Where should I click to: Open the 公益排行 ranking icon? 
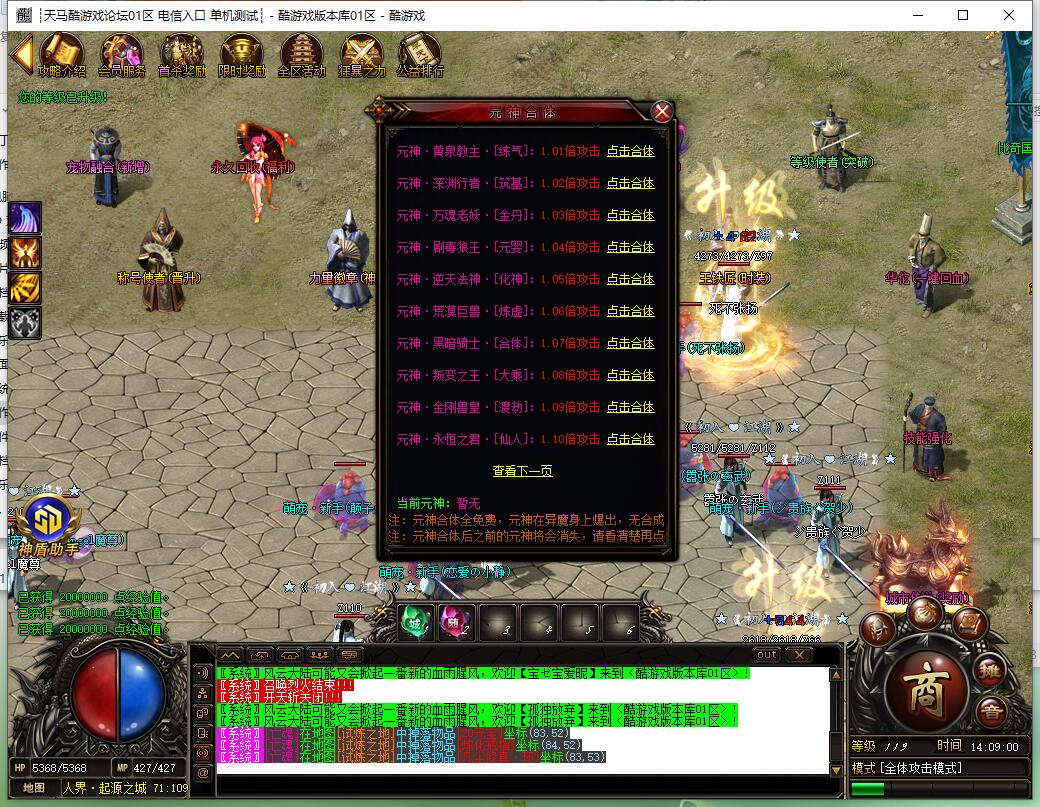[420, 54]
